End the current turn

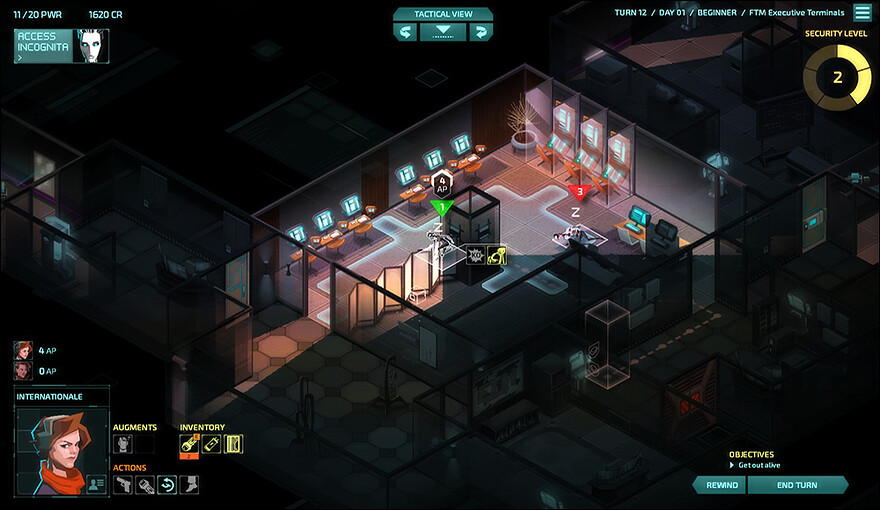[797, 485]
